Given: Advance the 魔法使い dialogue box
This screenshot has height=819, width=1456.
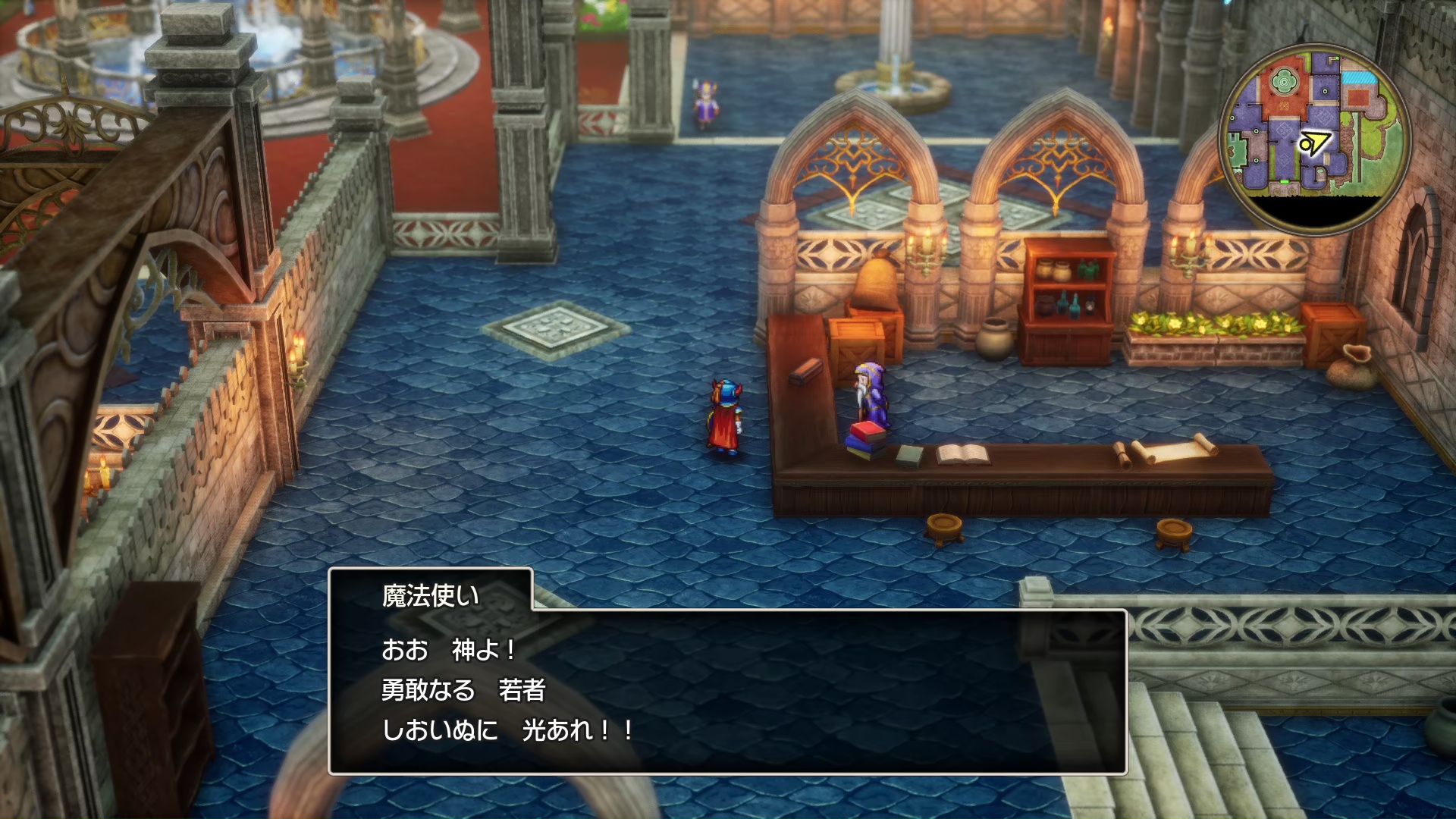Looking at the screenshot, I should (727, 691).
